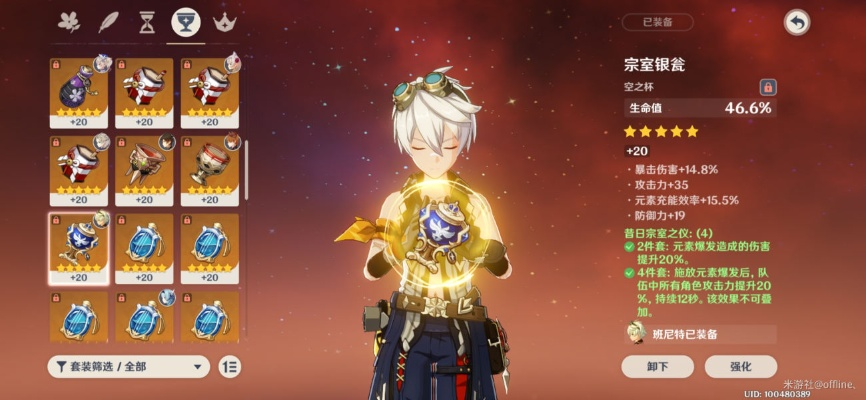The image size is (866, 400).
Task: Show the crown circlet tab
Action: (223, 21)
